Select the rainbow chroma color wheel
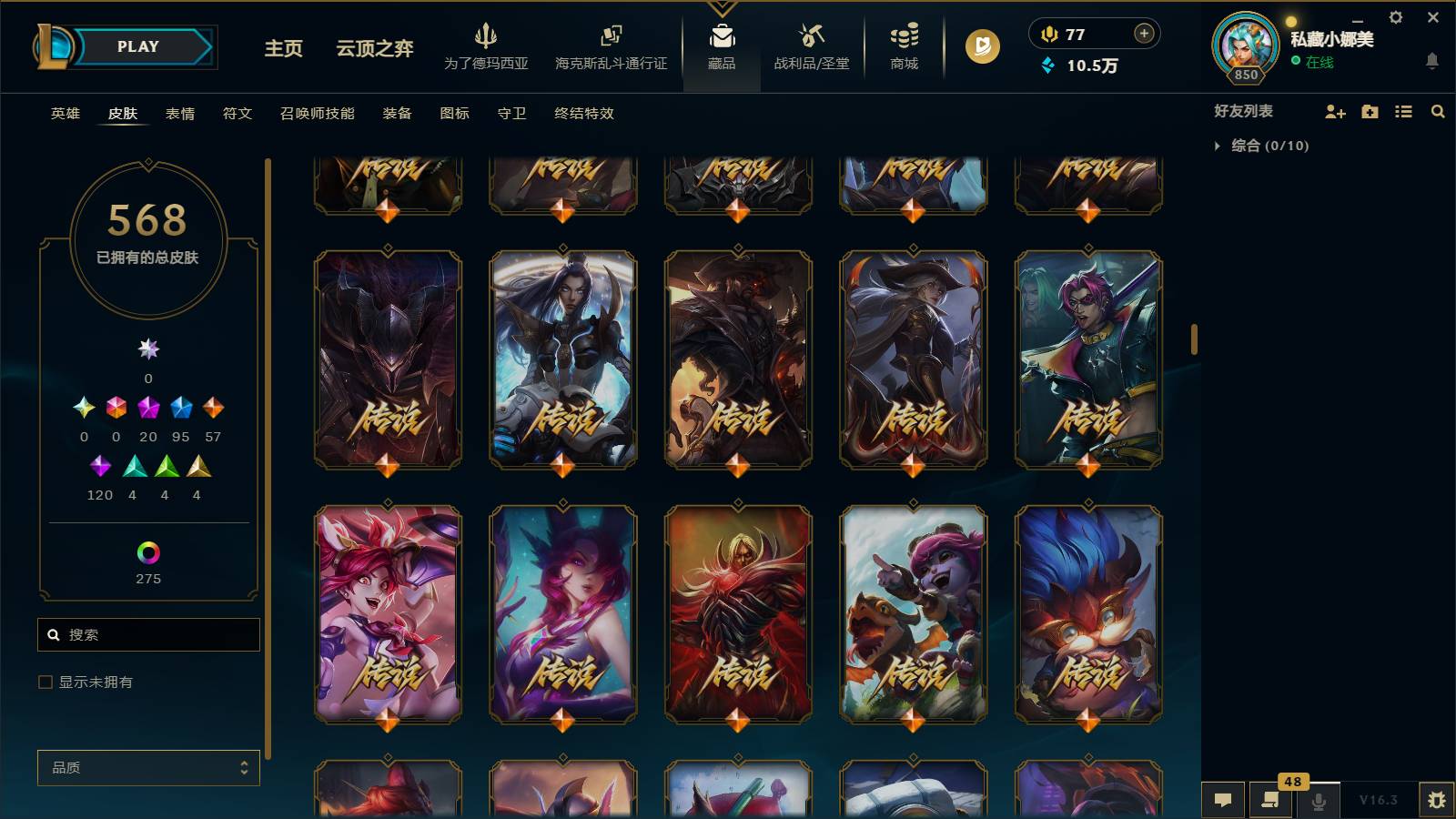This screenshot has height=819, width=1456. tap(147, 551)
